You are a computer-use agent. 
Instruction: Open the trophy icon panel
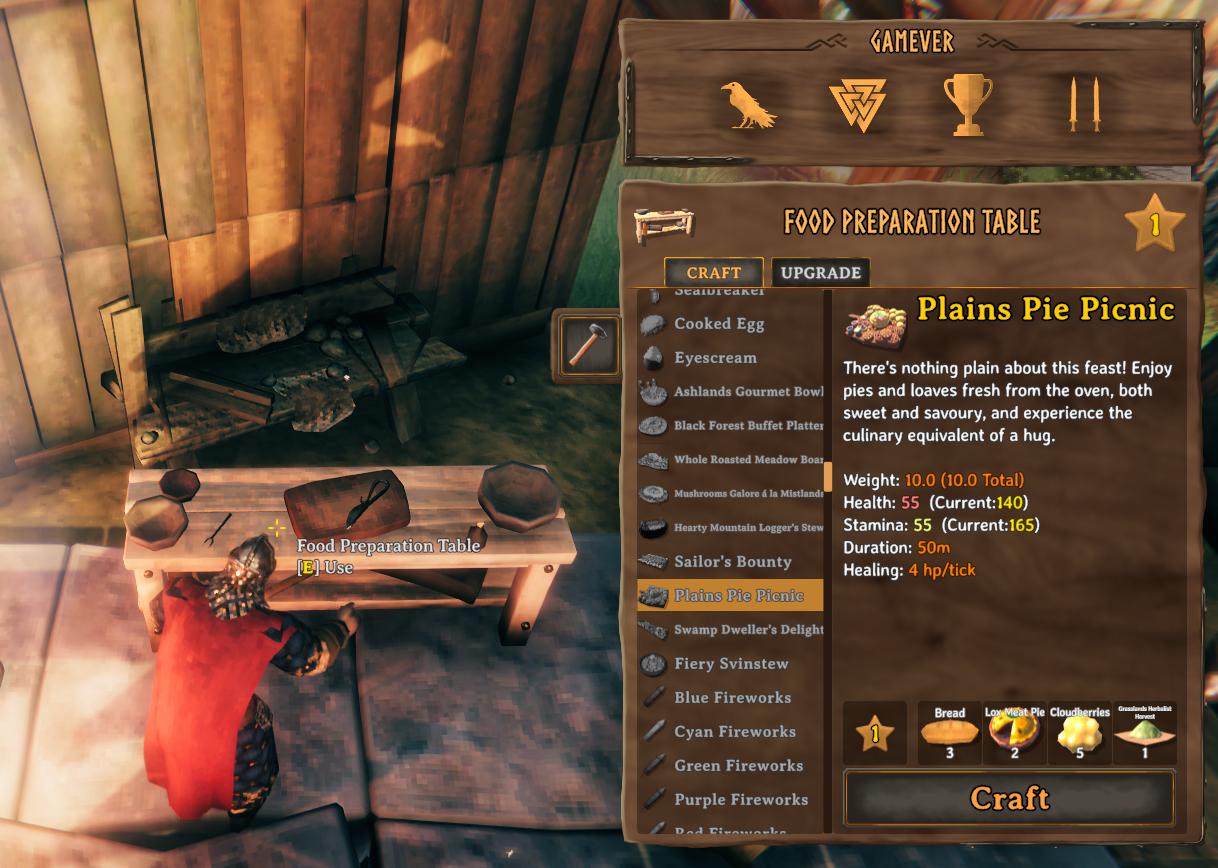point(967,105)
